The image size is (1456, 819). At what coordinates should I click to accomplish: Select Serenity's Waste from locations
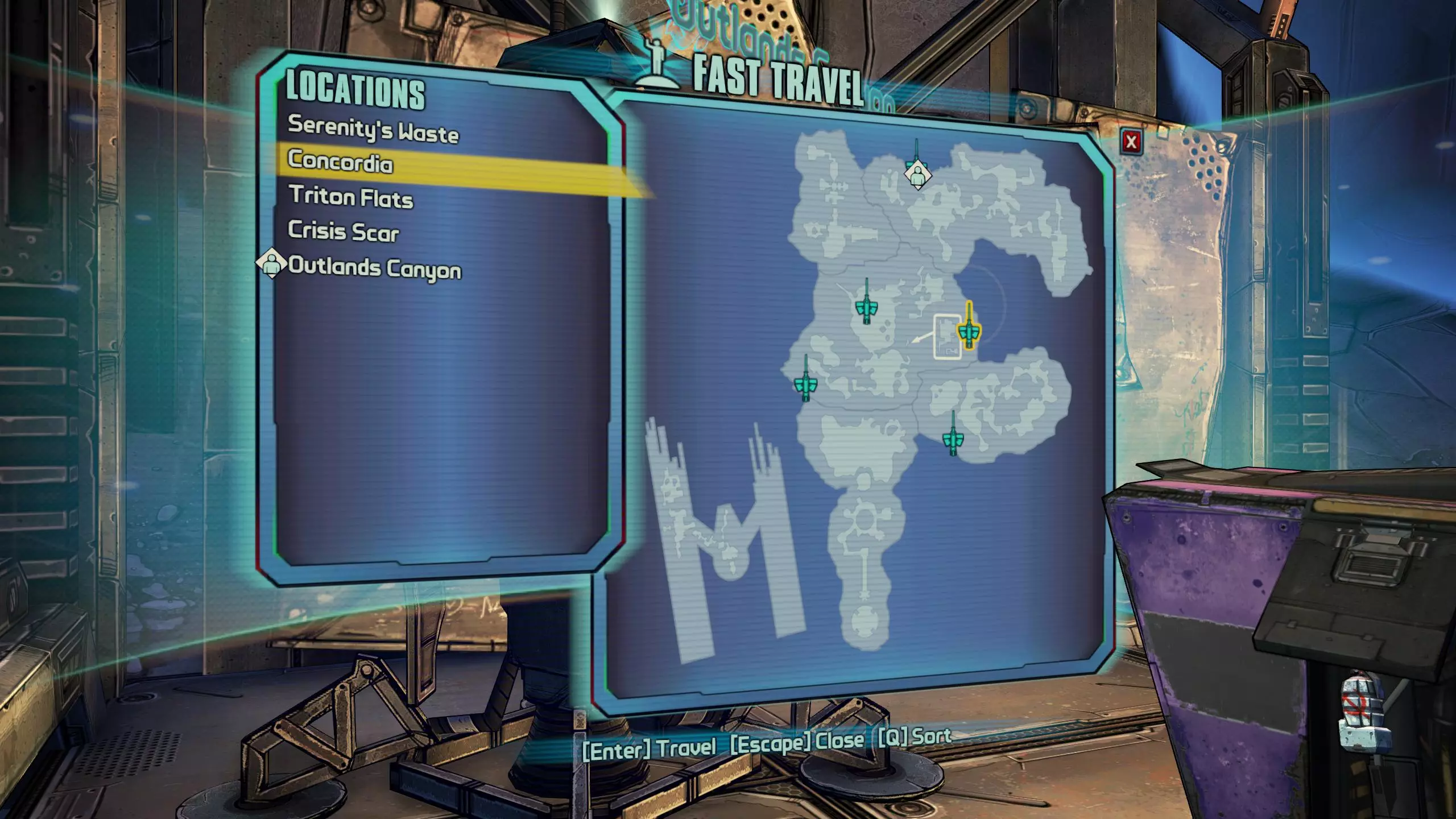click(x=373, y=129)
